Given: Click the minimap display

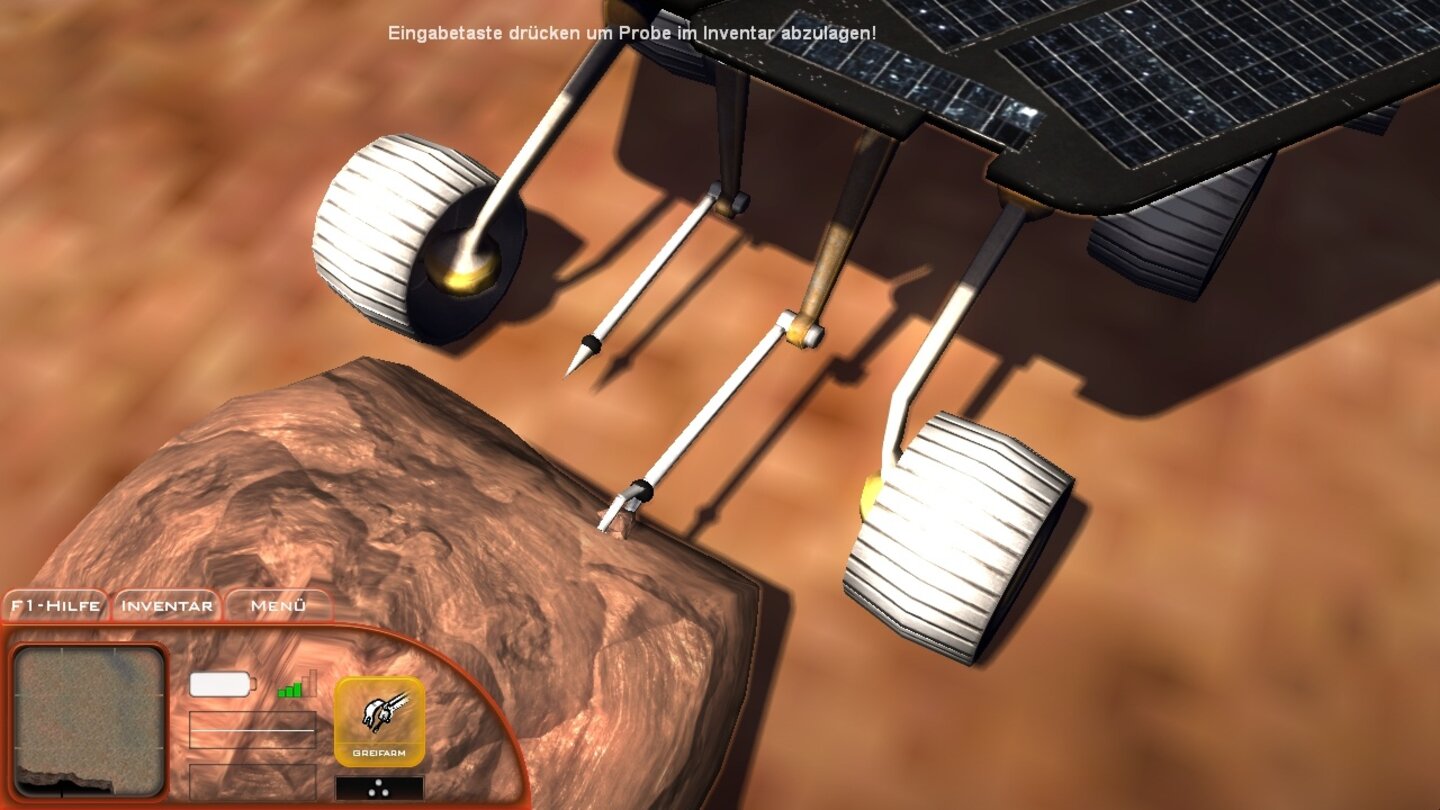Looking at the screenshot, I should point(88,722).
